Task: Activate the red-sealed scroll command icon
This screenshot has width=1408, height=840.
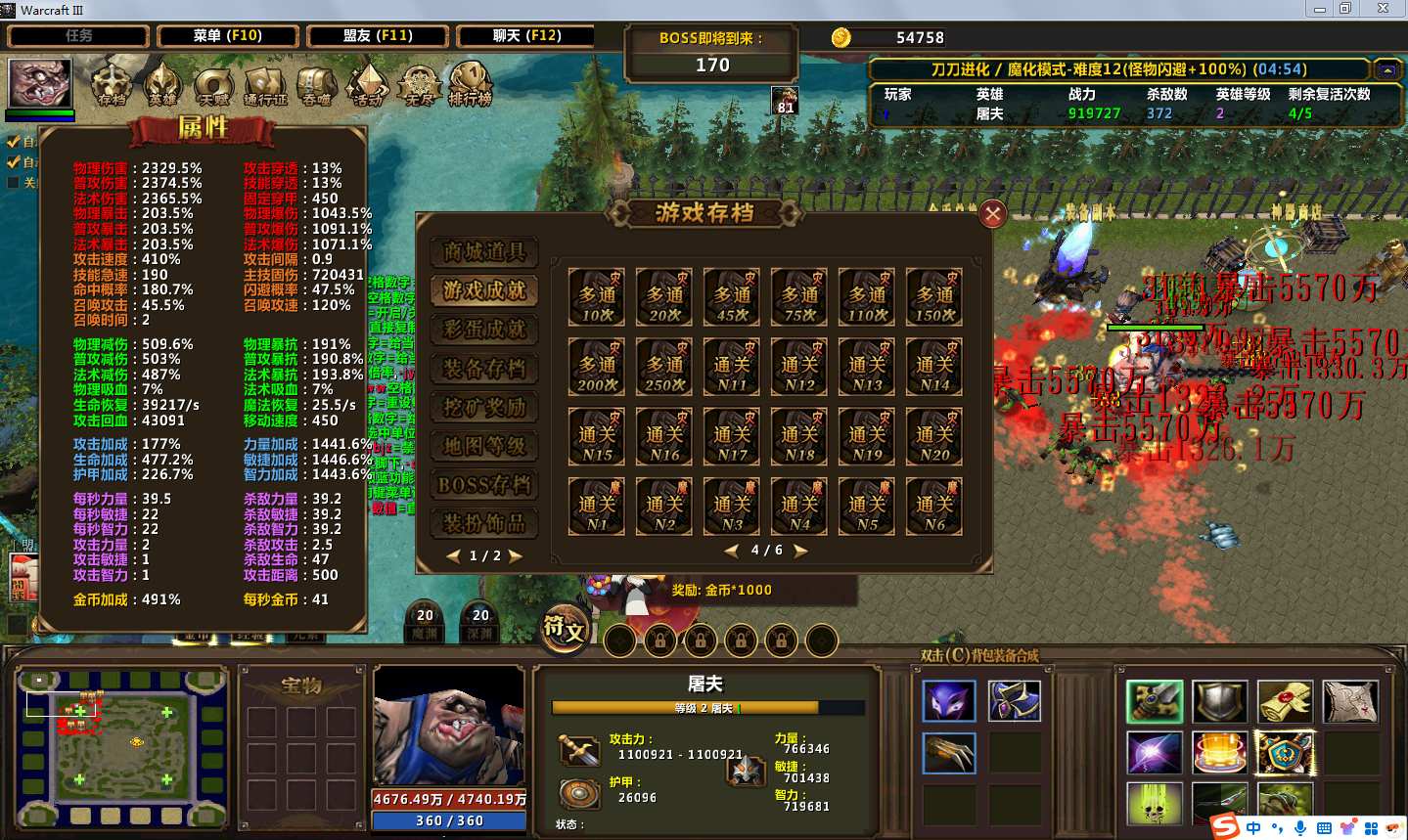Action: (x=1285, y=701)
